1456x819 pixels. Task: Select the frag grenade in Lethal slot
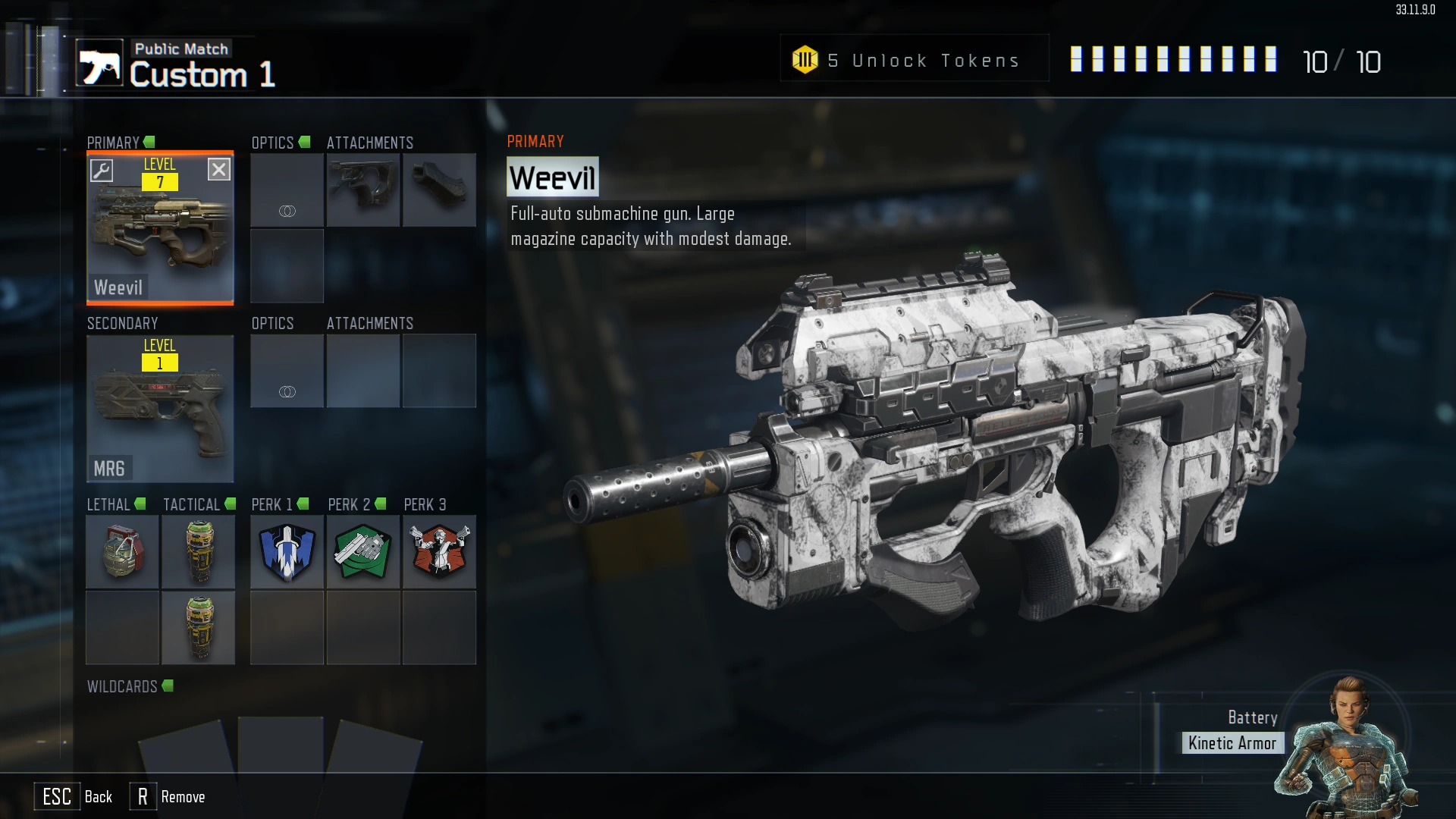[122, 551]
